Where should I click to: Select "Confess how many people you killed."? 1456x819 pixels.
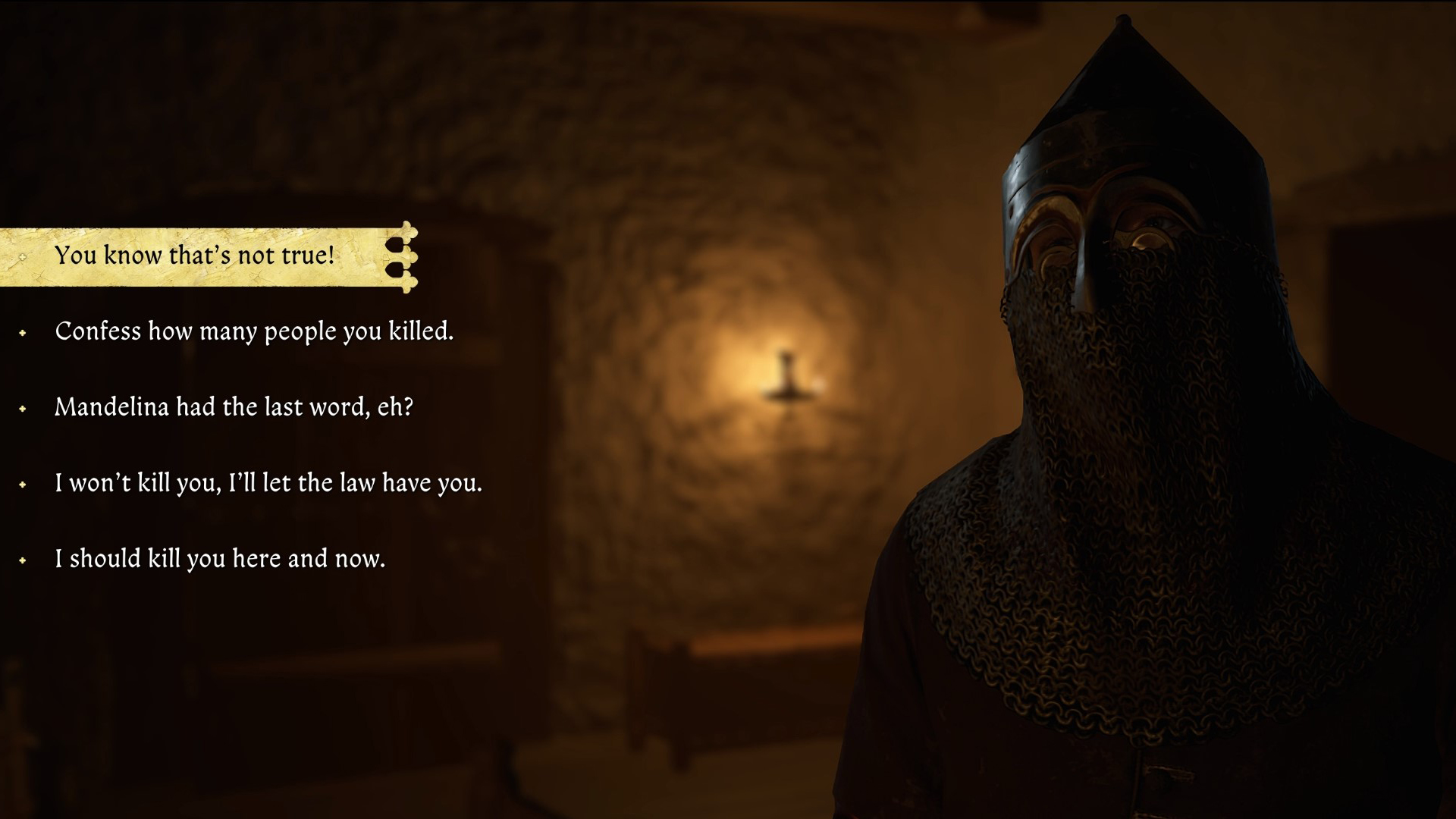click(254, 331)
